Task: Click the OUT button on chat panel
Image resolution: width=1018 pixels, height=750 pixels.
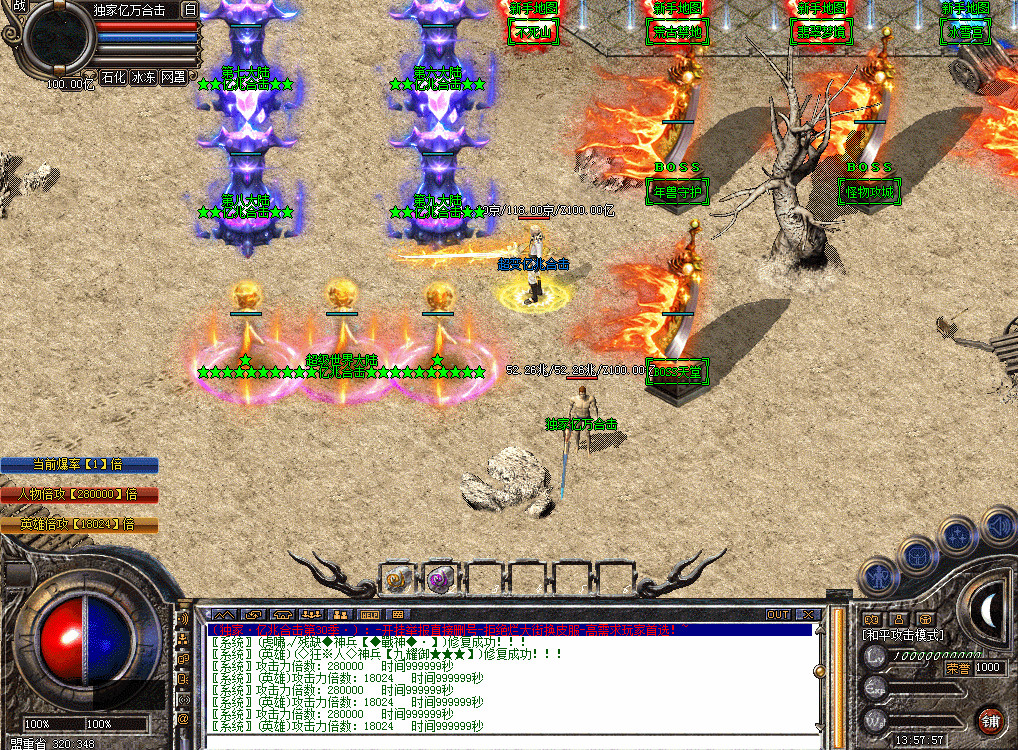Action: (778, 614)
